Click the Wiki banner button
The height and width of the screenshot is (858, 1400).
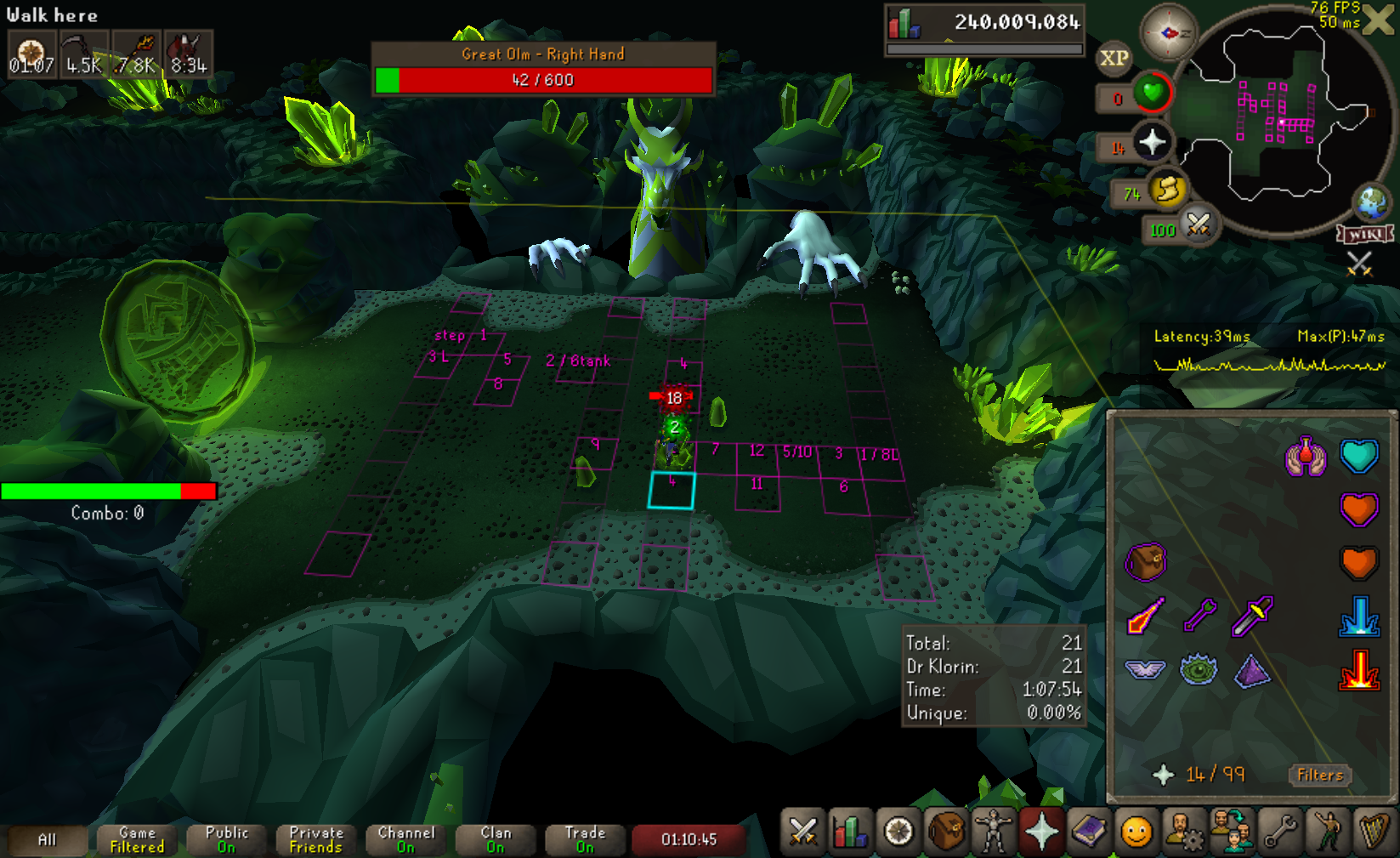coord(1365,234)
